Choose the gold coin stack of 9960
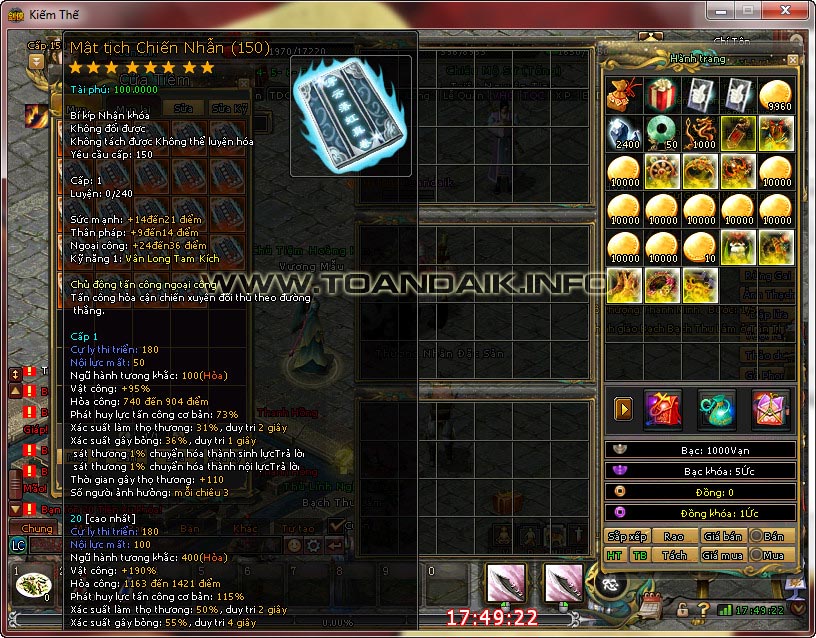 click(x=777, y=95)
